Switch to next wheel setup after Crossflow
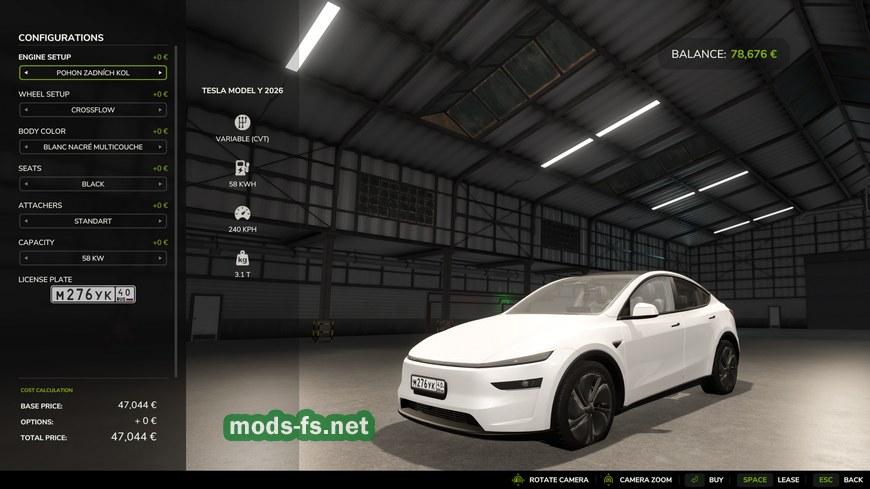The image size is (870, 489). [160, 110]
